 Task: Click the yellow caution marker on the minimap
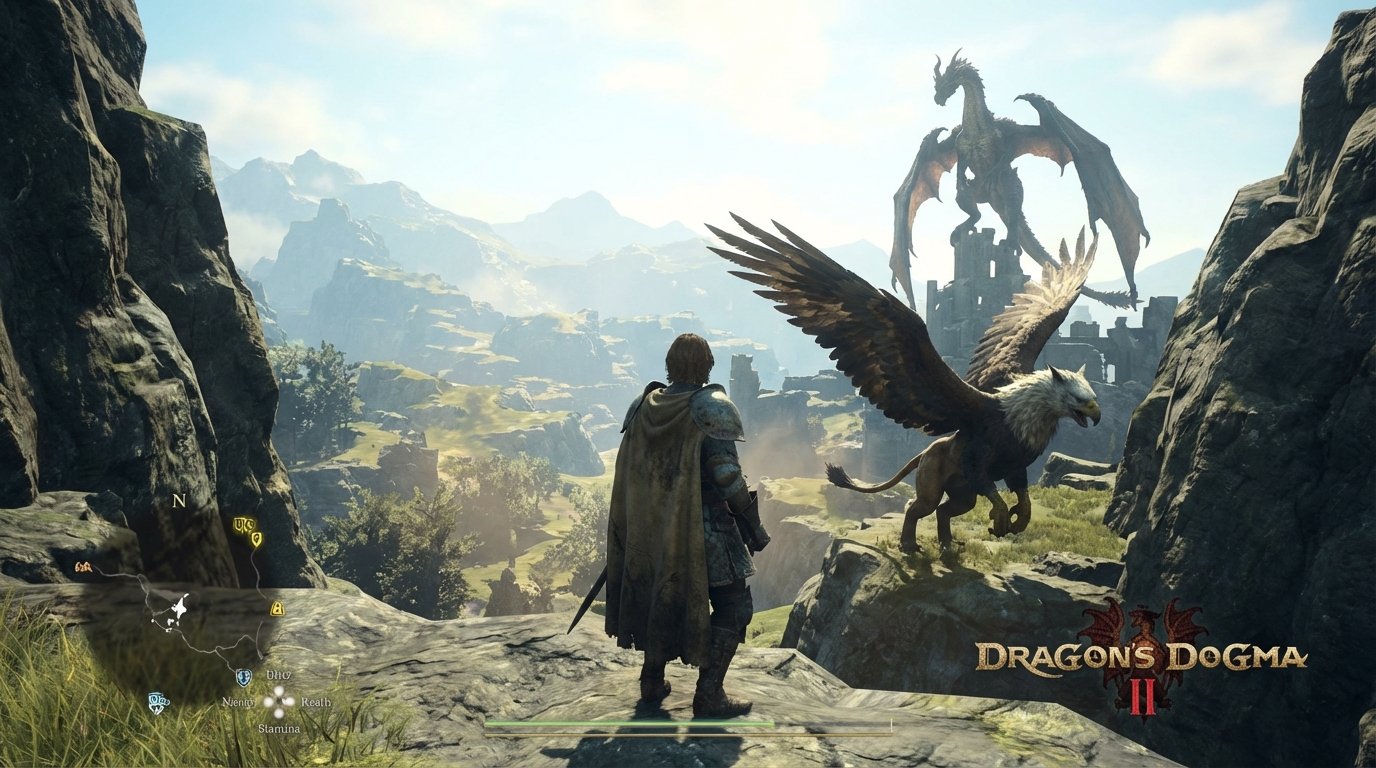[x=276, y=609]
